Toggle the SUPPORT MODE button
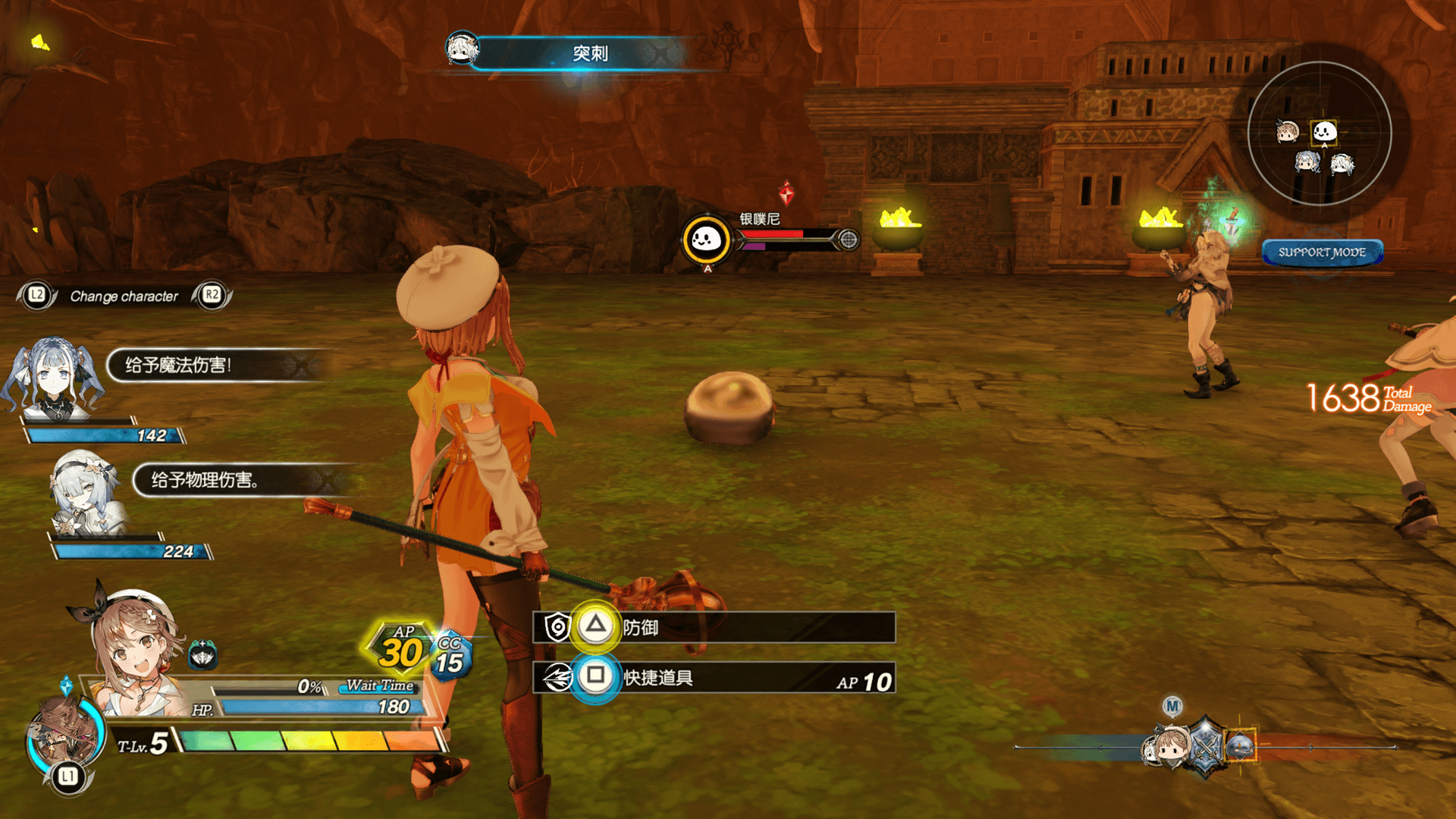 pos(1322,253)
